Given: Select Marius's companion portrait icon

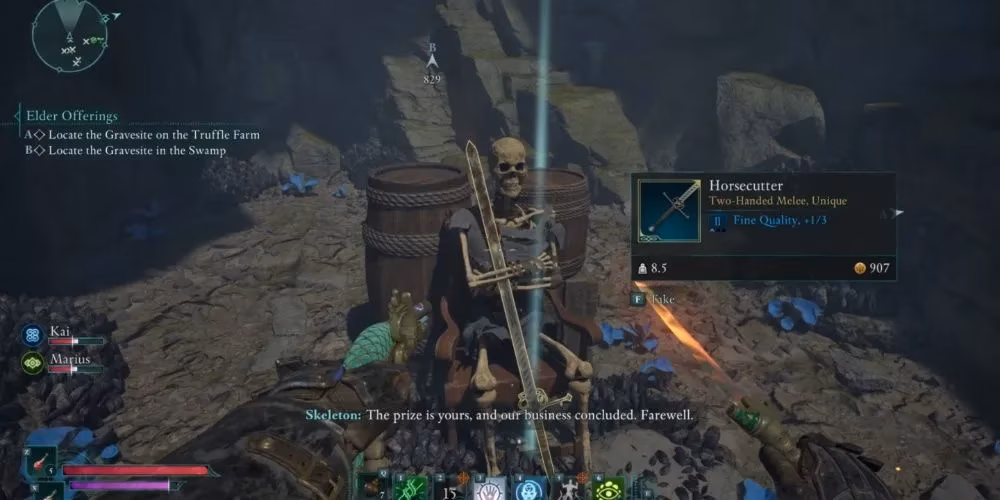Looking at the screenshot, I should pos(32,363).
